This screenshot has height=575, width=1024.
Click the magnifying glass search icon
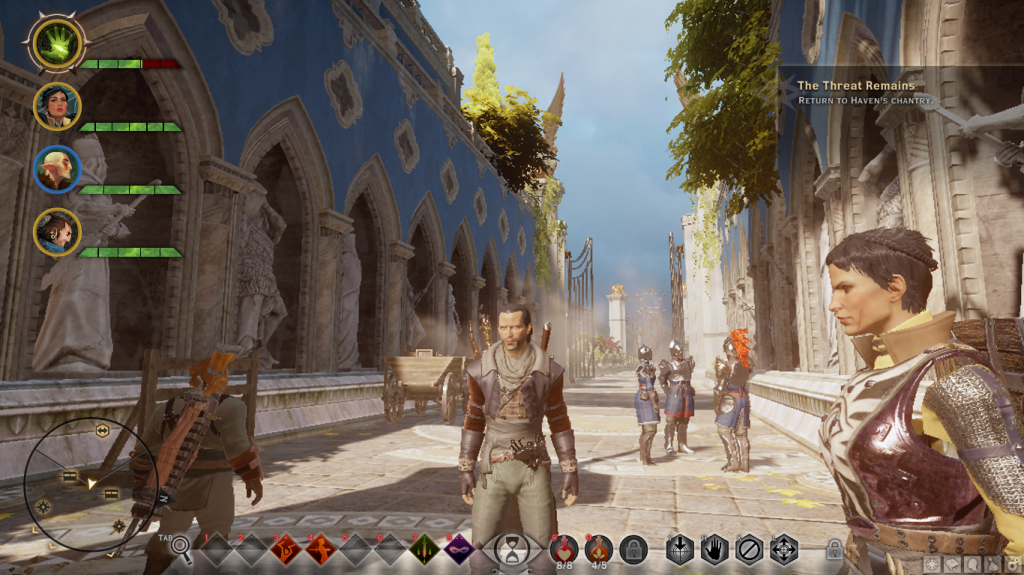pos(180,546)
